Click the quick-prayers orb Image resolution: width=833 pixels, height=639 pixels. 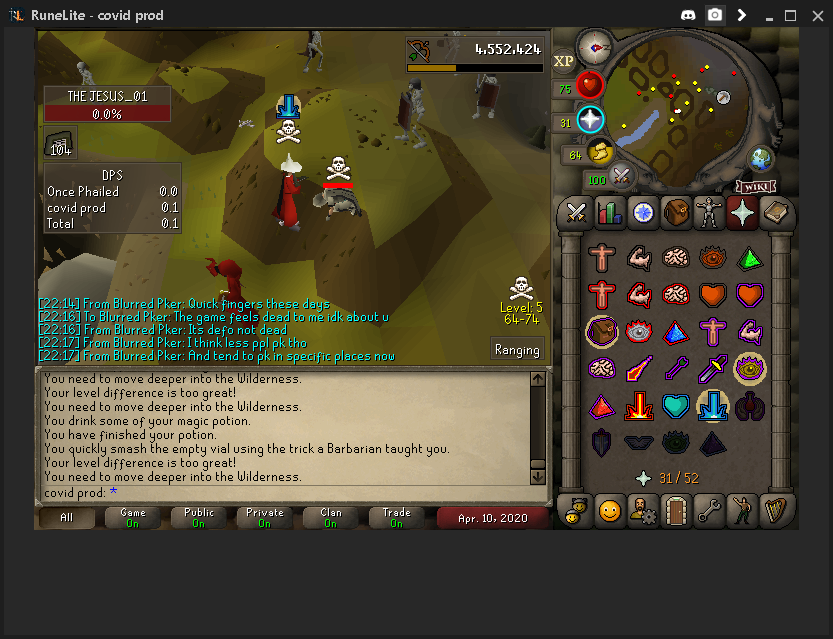(590, 120)
